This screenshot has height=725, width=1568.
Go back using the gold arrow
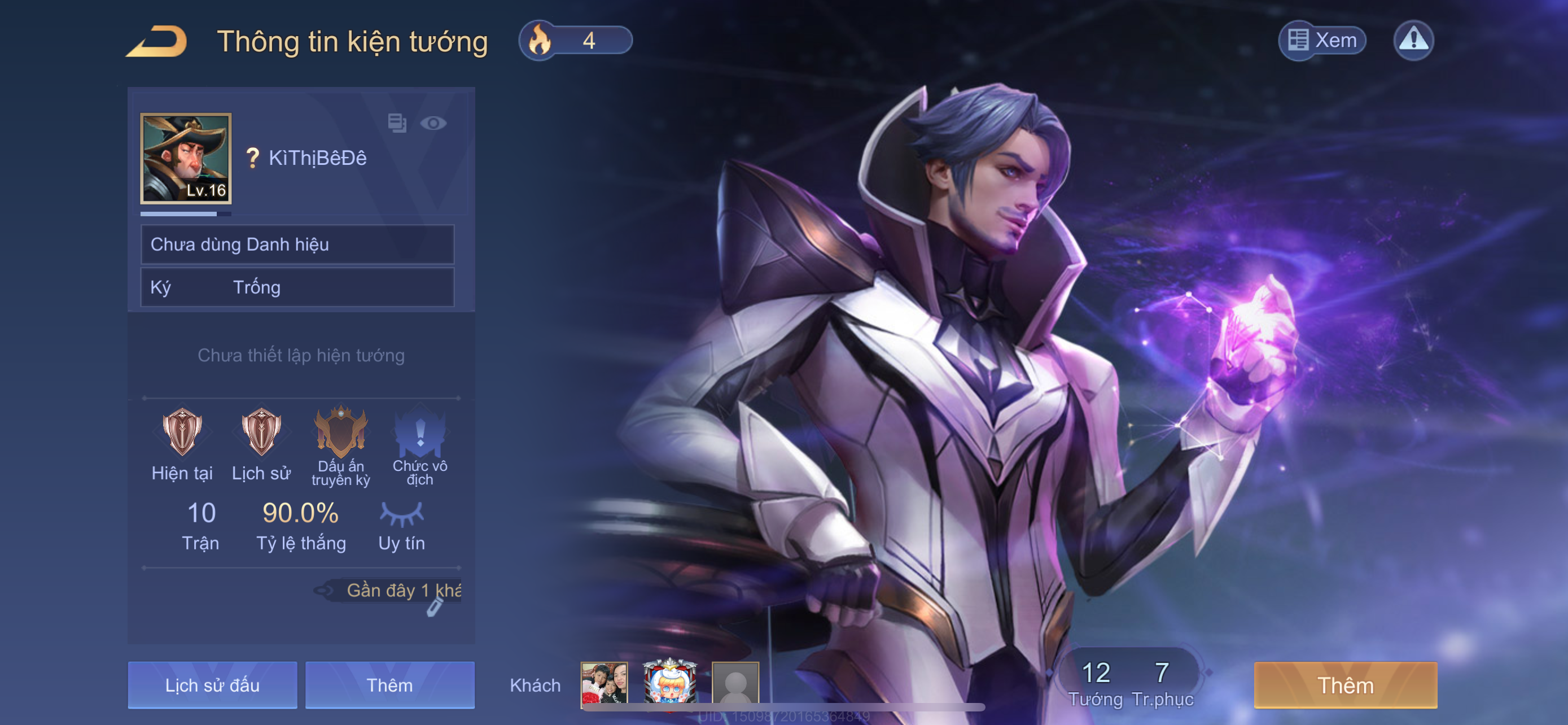click(x=157, y=41)
